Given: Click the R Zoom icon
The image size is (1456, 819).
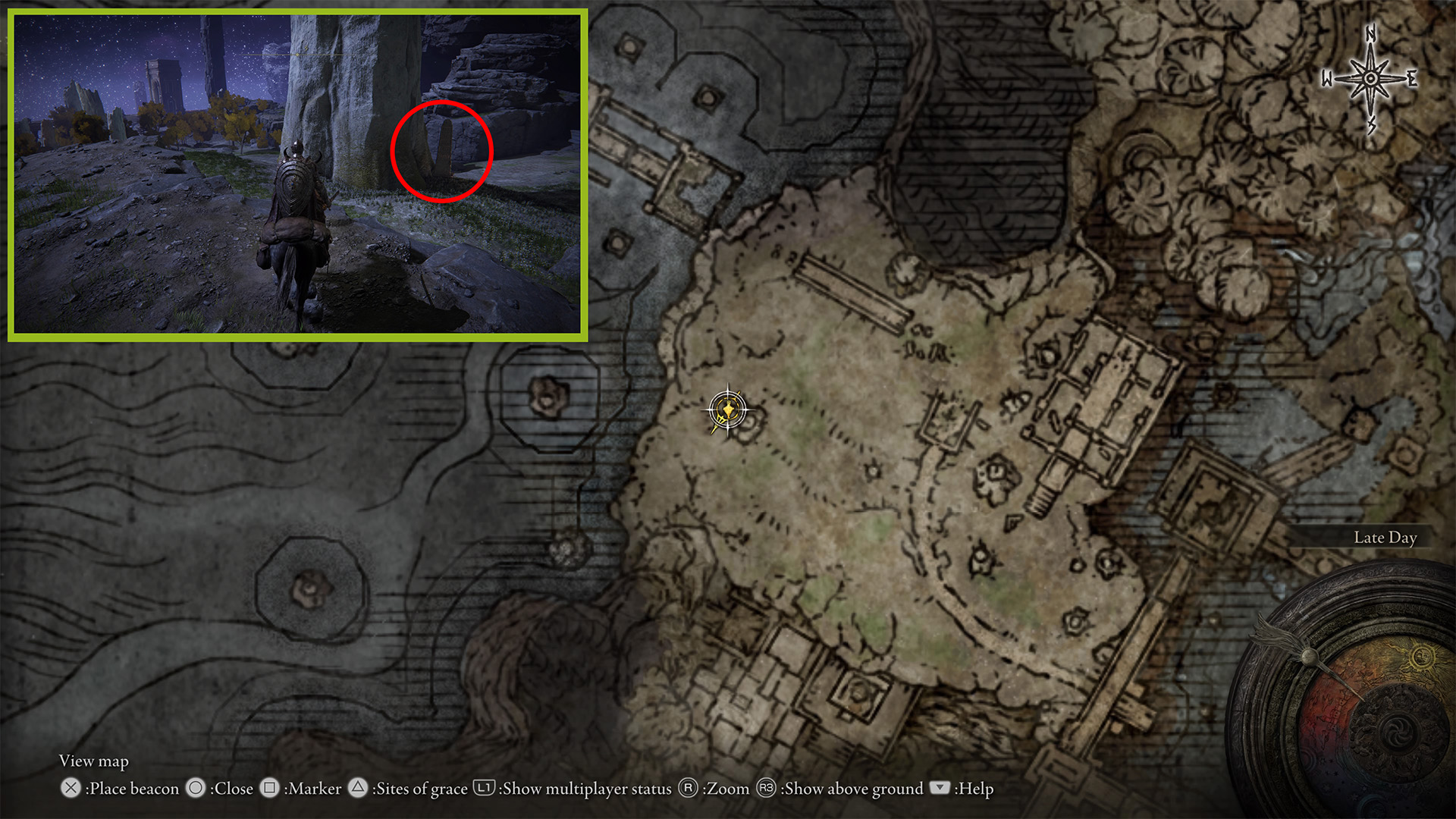Looking at the screenshot, I should [687, 789].
